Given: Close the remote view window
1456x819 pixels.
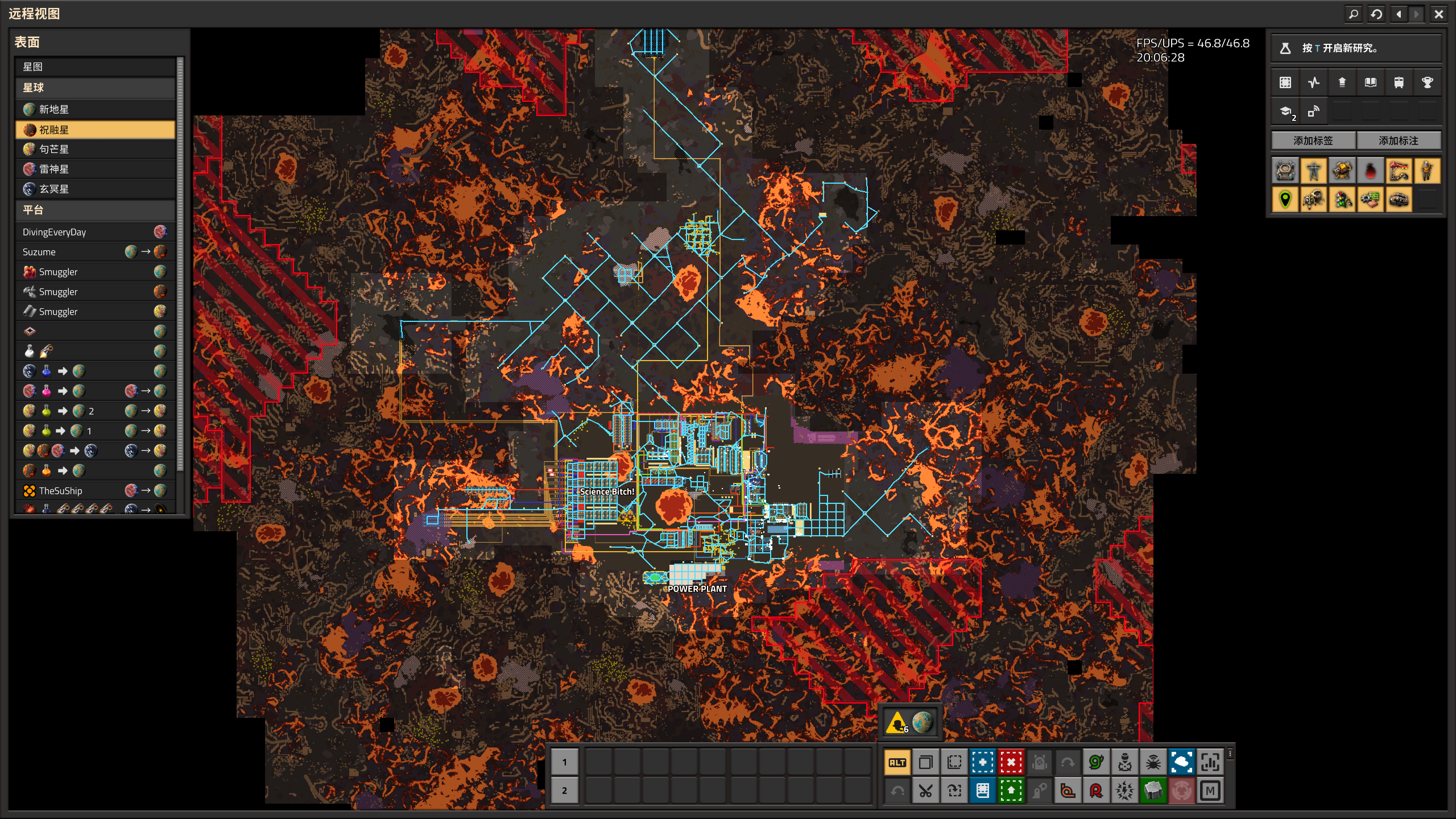Looking at the screenshot, I should pos(1438,14).
